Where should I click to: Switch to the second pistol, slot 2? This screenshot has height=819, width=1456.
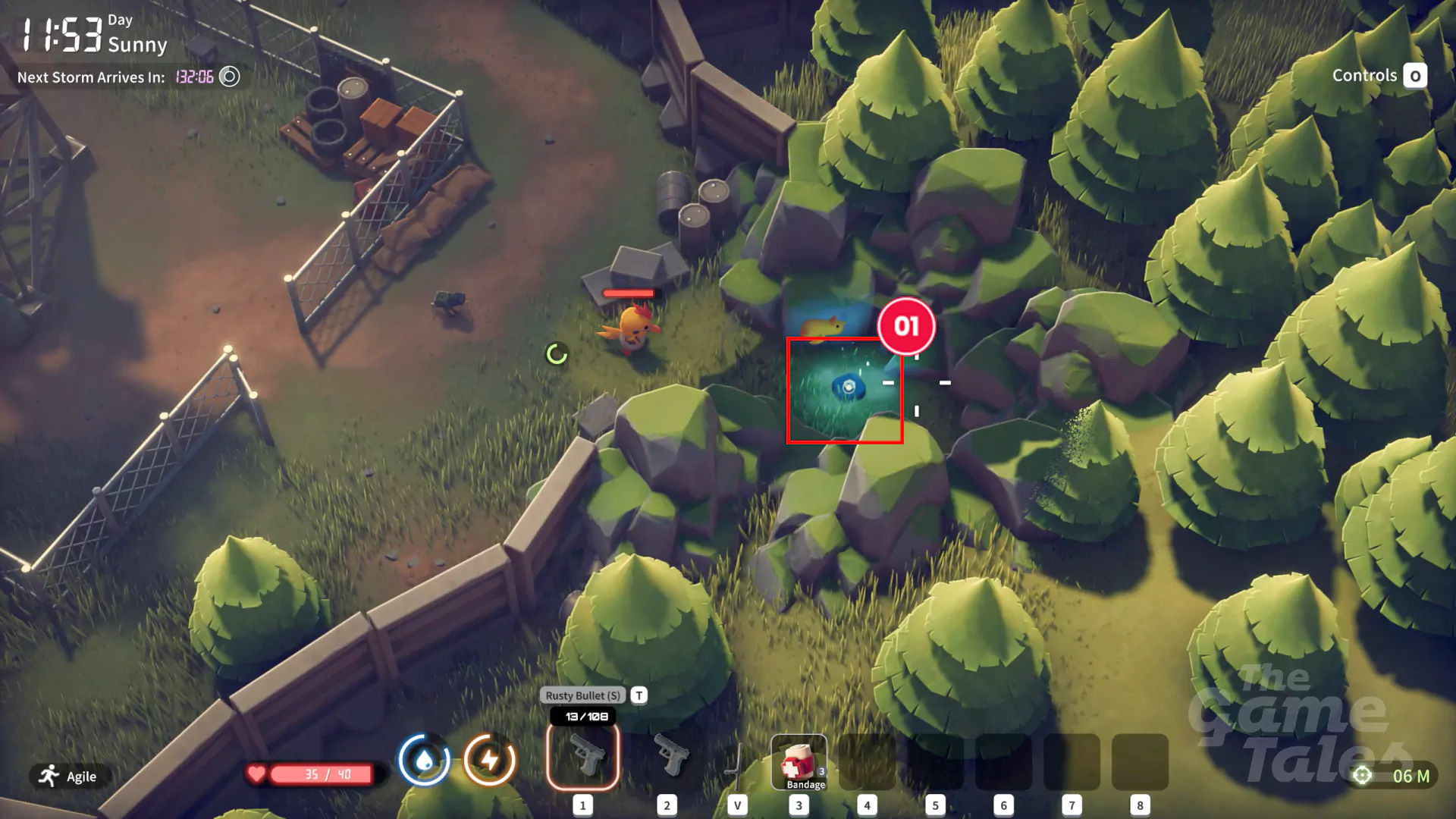668,757
